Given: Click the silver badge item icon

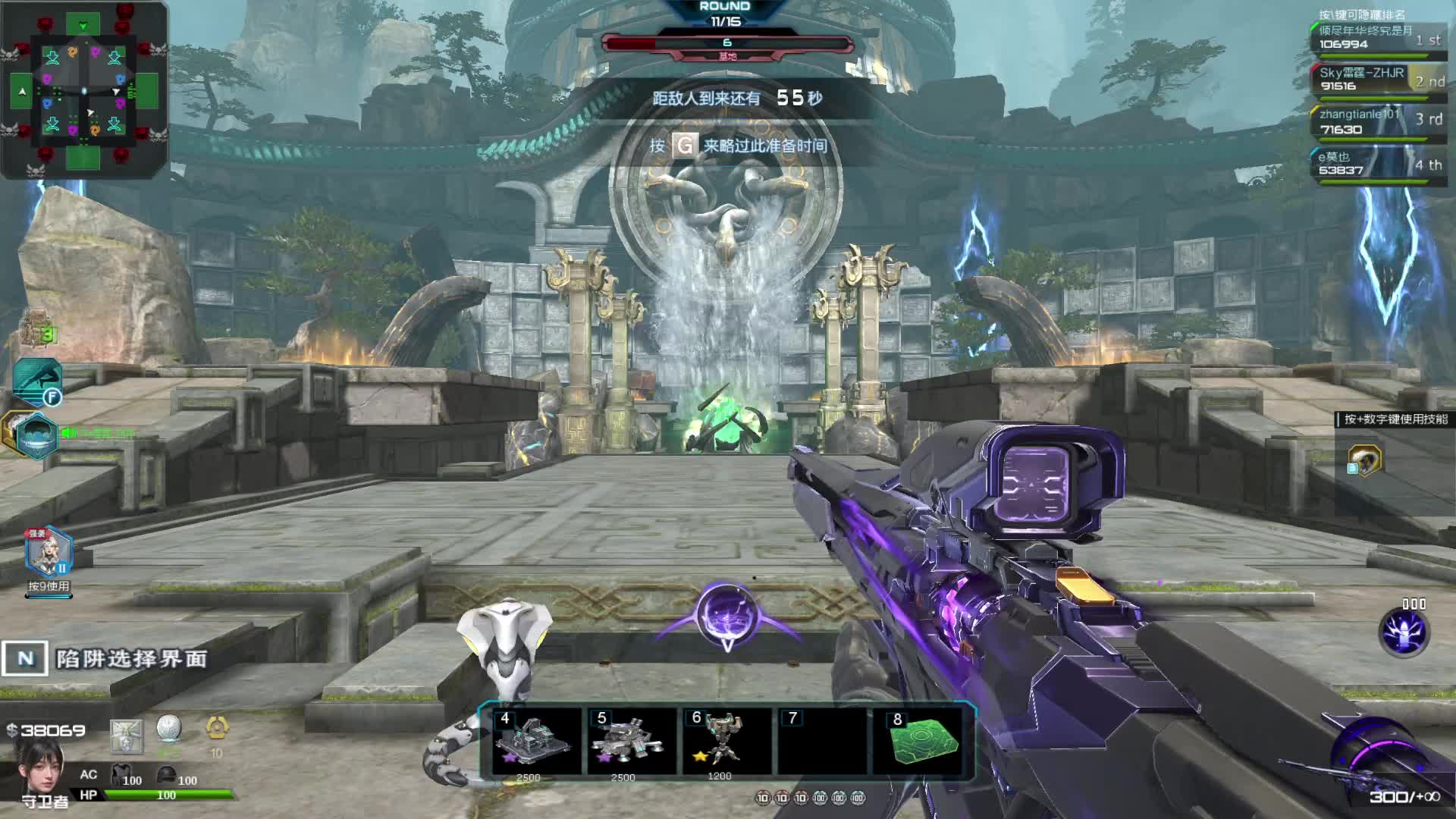Looking at the screenshot, I should click(x=126, y=736).
